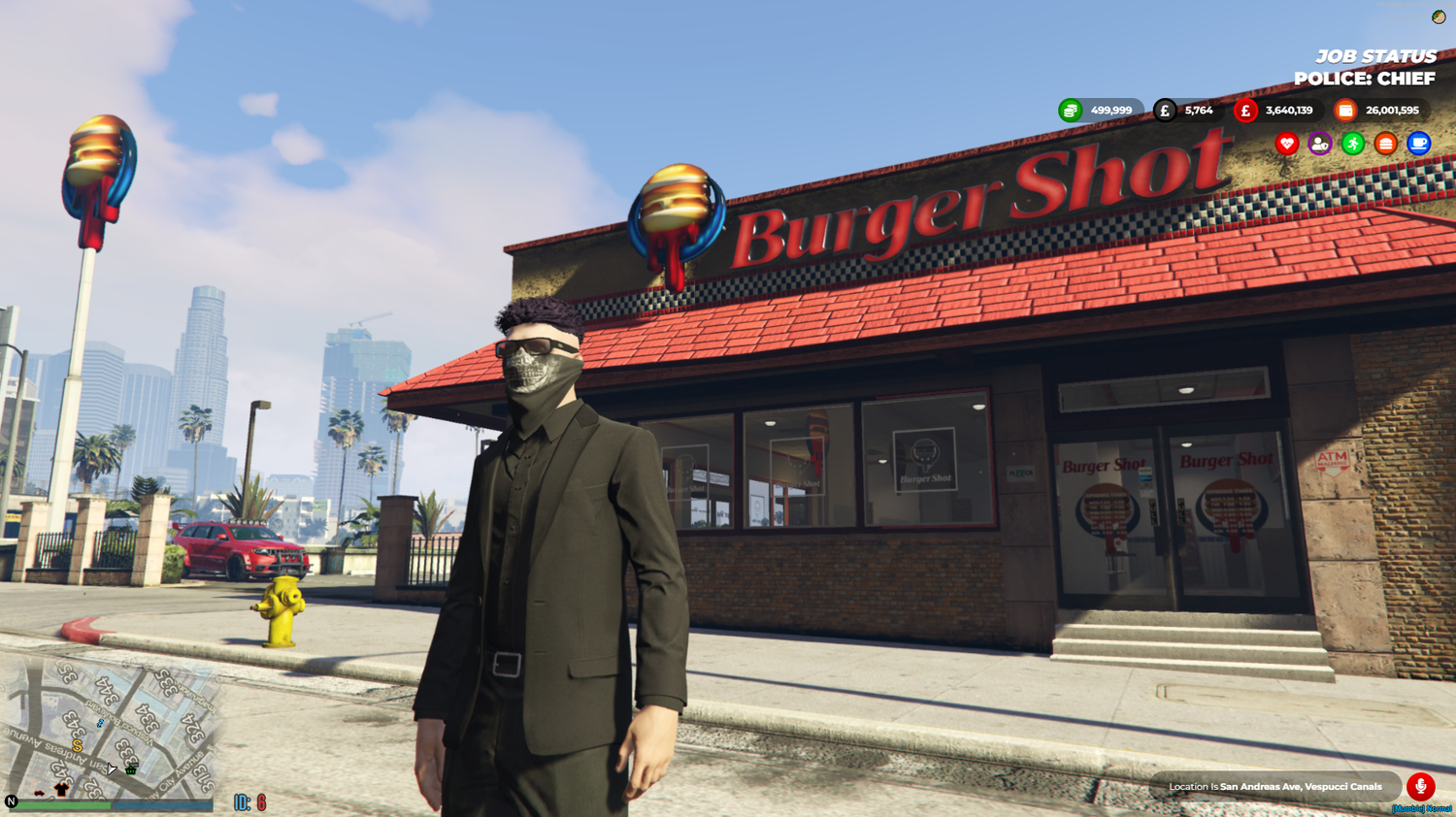Viewport: 1456px width, 817px height.
Task: Click the minimap north compass indicator
Action: coord(12,801)
